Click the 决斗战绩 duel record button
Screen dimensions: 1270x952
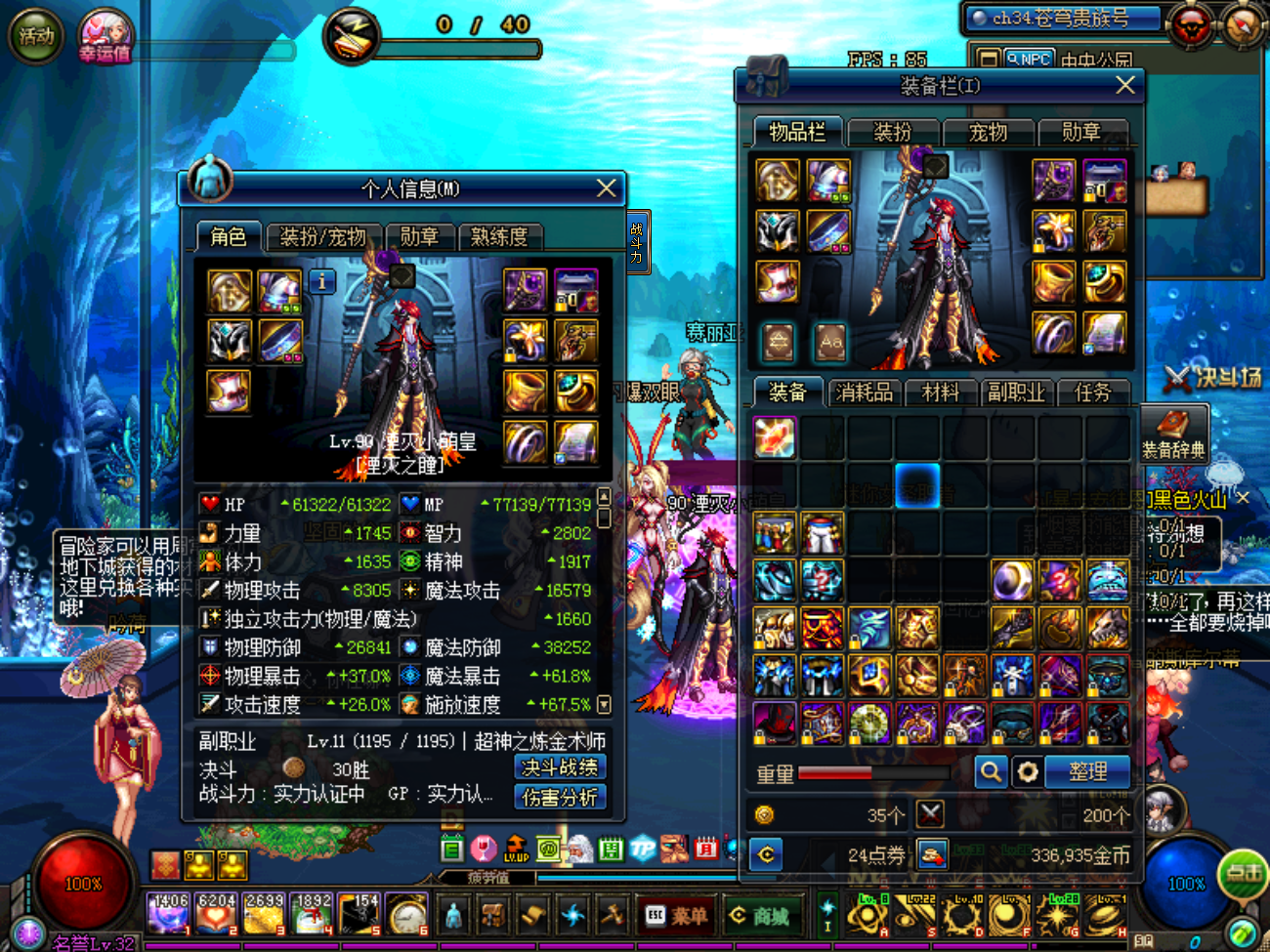pos(560,768)
